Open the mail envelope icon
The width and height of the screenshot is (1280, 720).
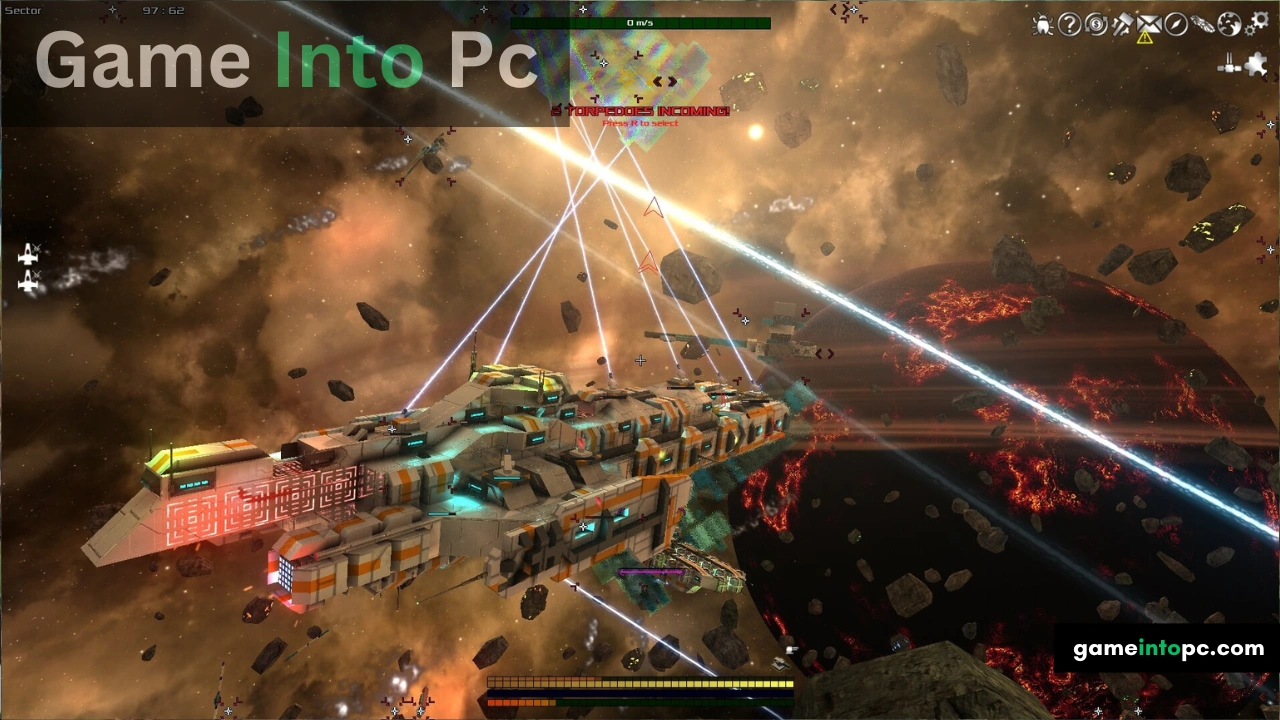pos(1148,24)
